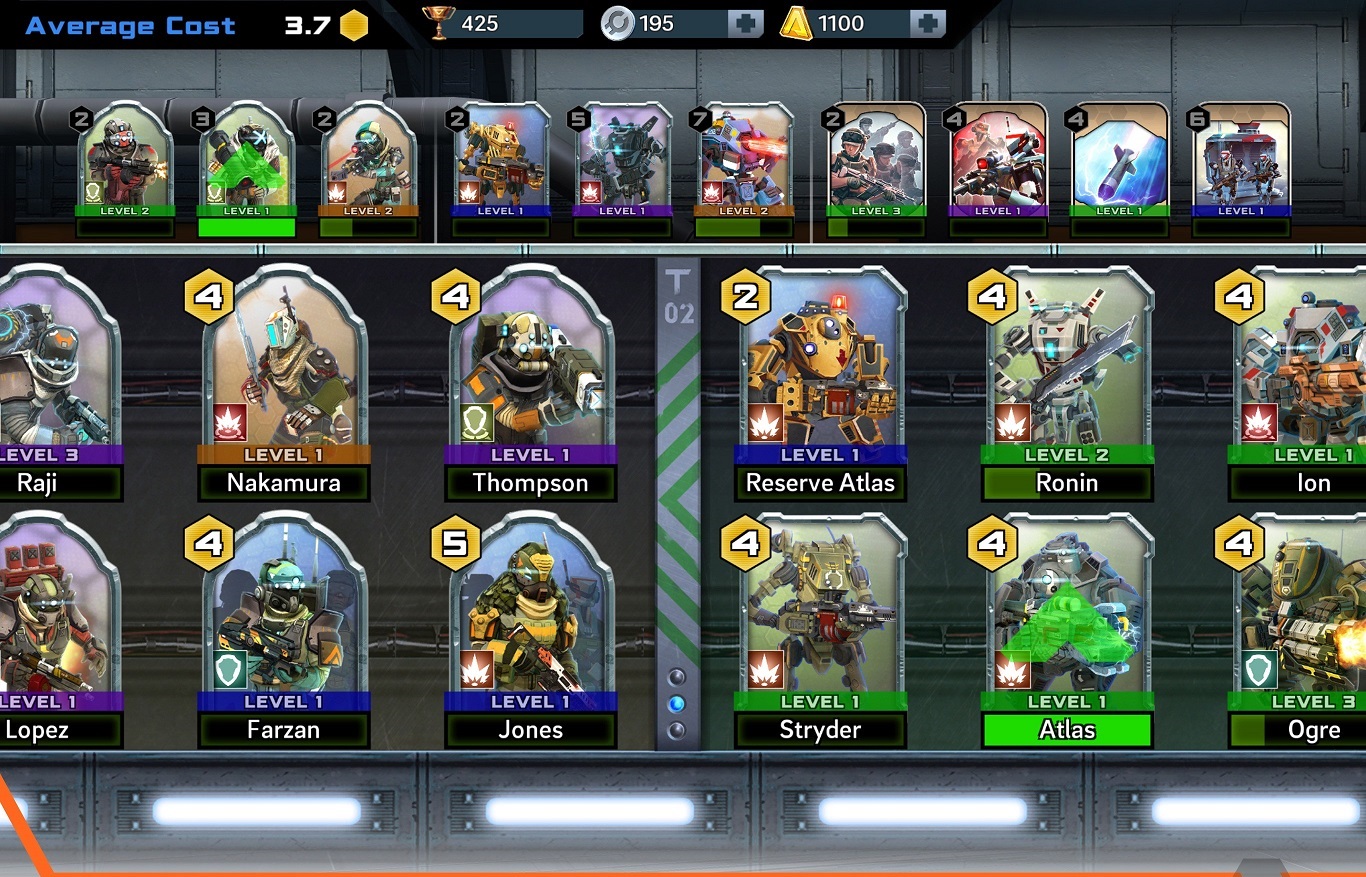The image size is (1366, 877).
Task: Select the Nakamura pilot card
Action: (x=284, y=370)
